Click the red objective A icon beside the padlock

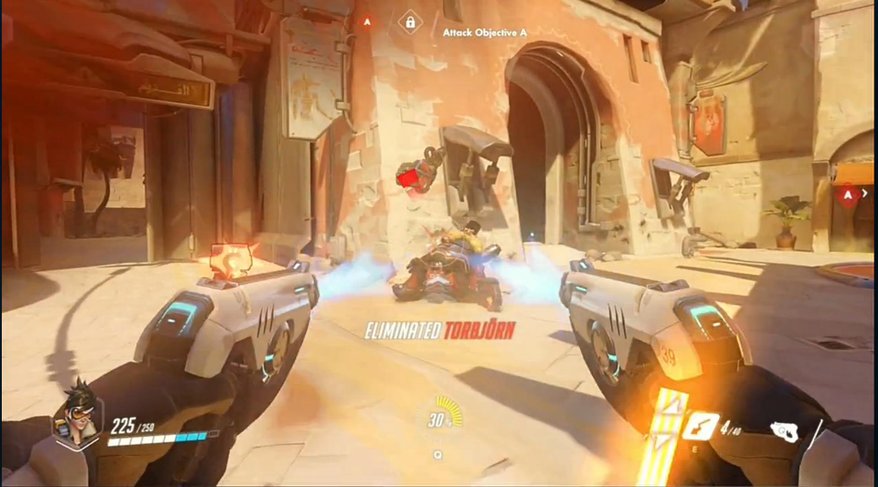(367, 20)
